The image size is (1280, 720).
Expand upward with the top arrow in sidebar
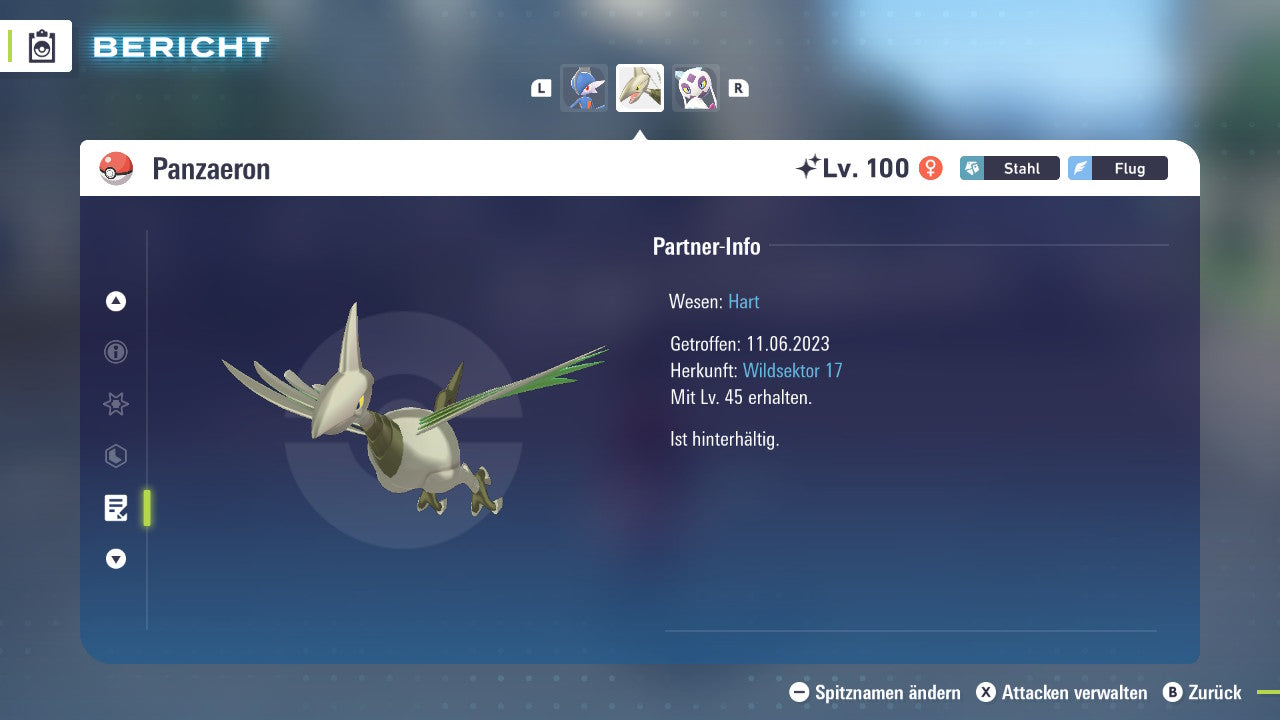pos(115,301)
